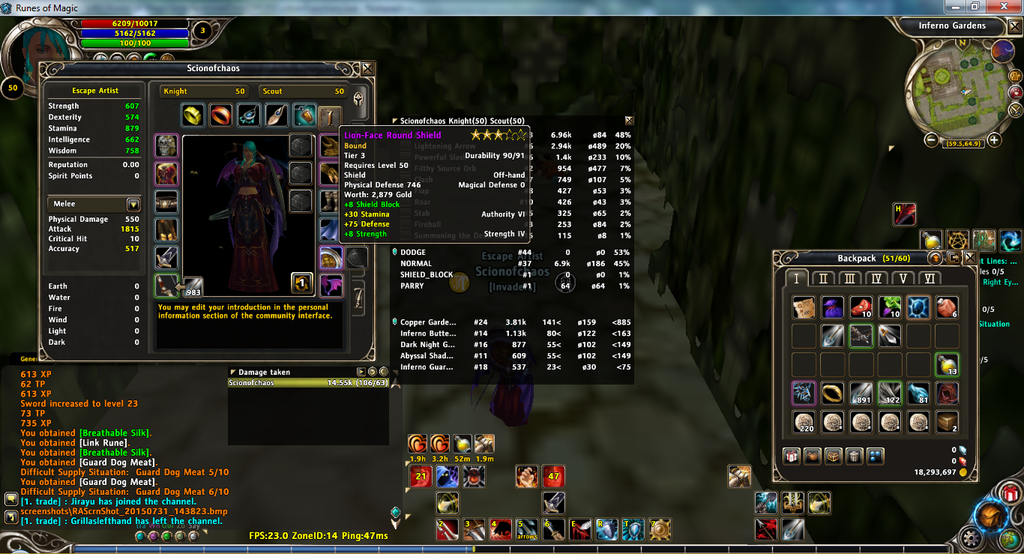This screenshot has height=554, width=1024.
Task: Click the trash can button in the backpack
Action: [855, 456]
